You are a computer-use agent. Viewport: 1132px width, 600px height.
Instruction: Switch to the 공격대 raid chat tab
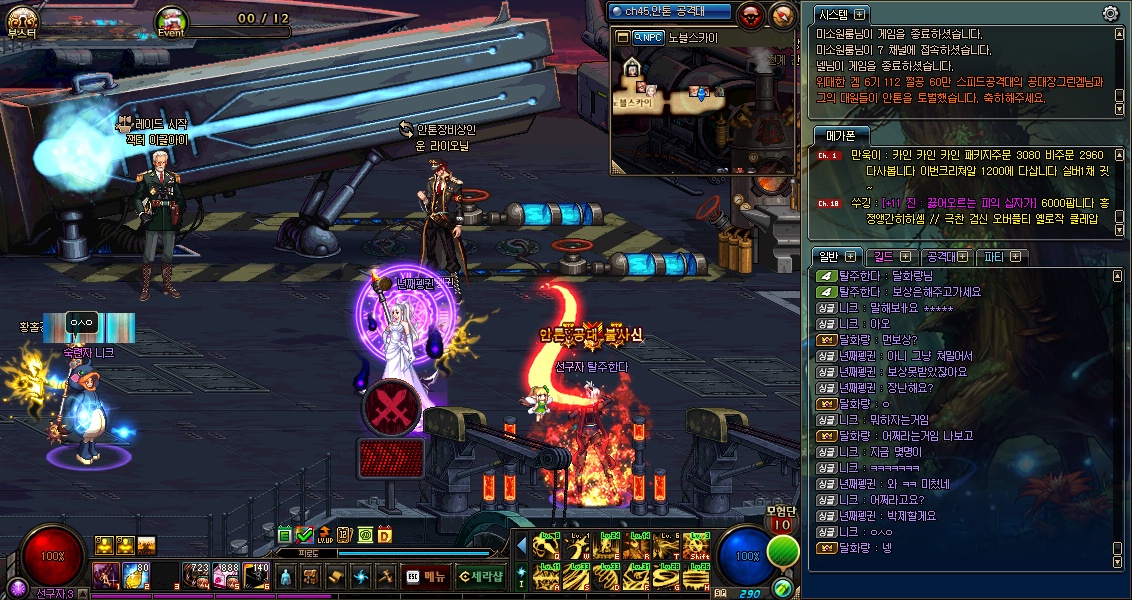click(939, 257)
